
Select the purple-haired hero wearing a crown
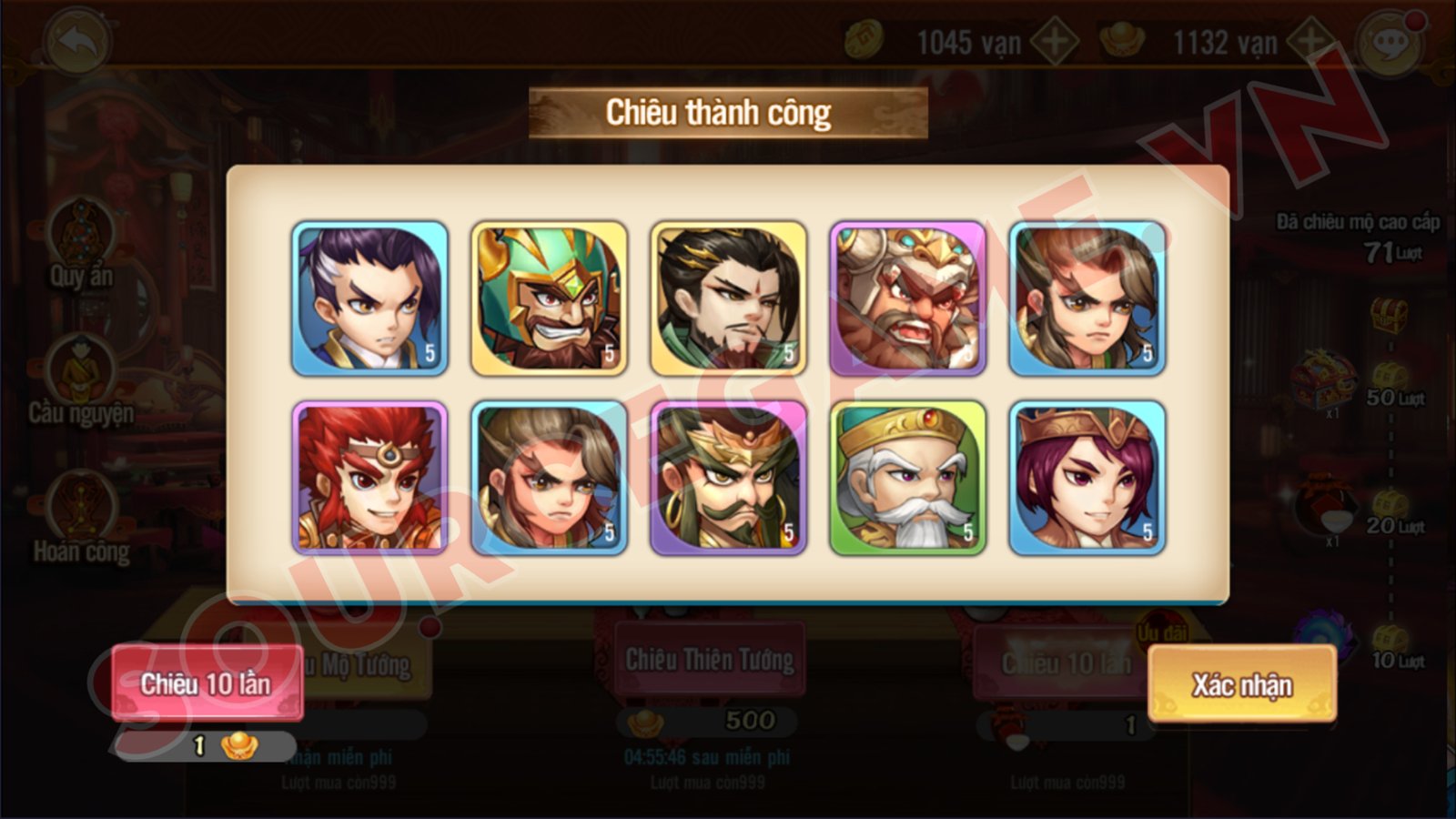click(x=1087, y=478)
